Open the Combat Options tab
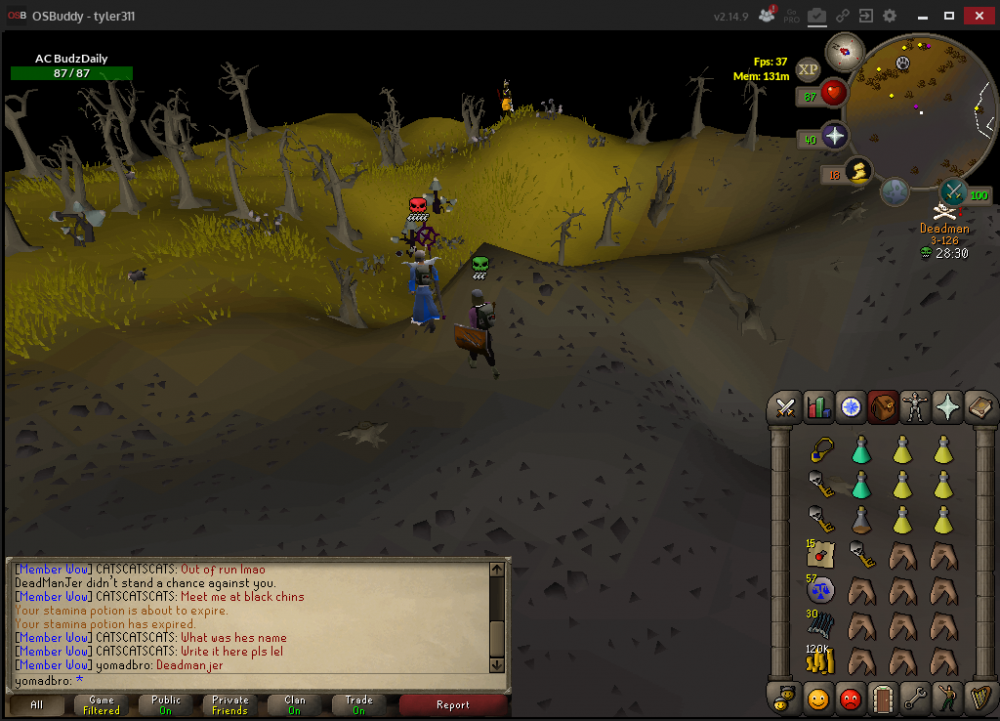1000x721 pixels. pyautogui.click(x=786, y=407)
